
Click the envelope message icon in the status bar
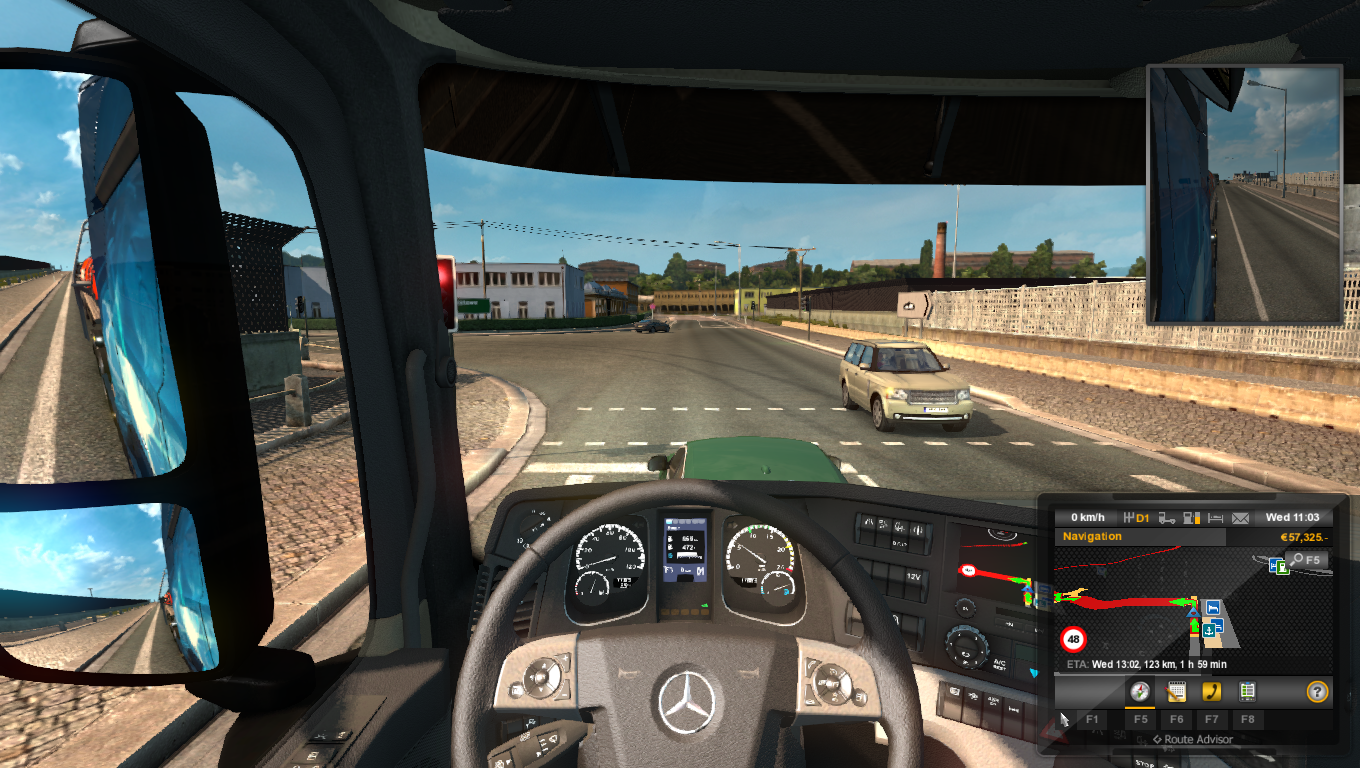click(x=1239, y=517)
